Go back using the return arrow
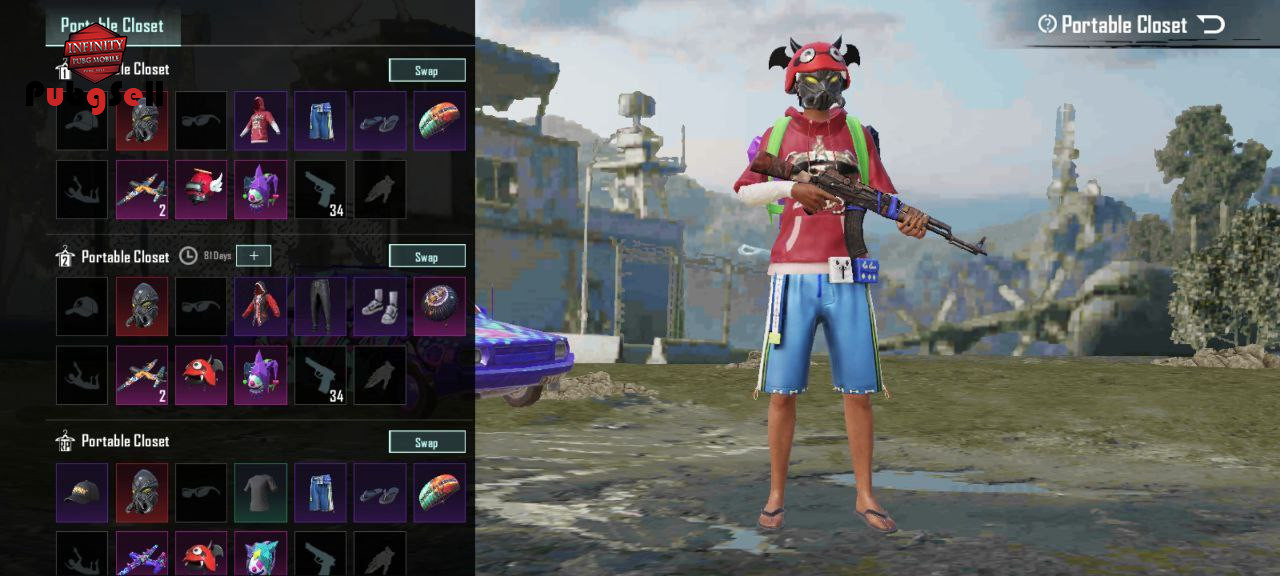 (1211, 25)
